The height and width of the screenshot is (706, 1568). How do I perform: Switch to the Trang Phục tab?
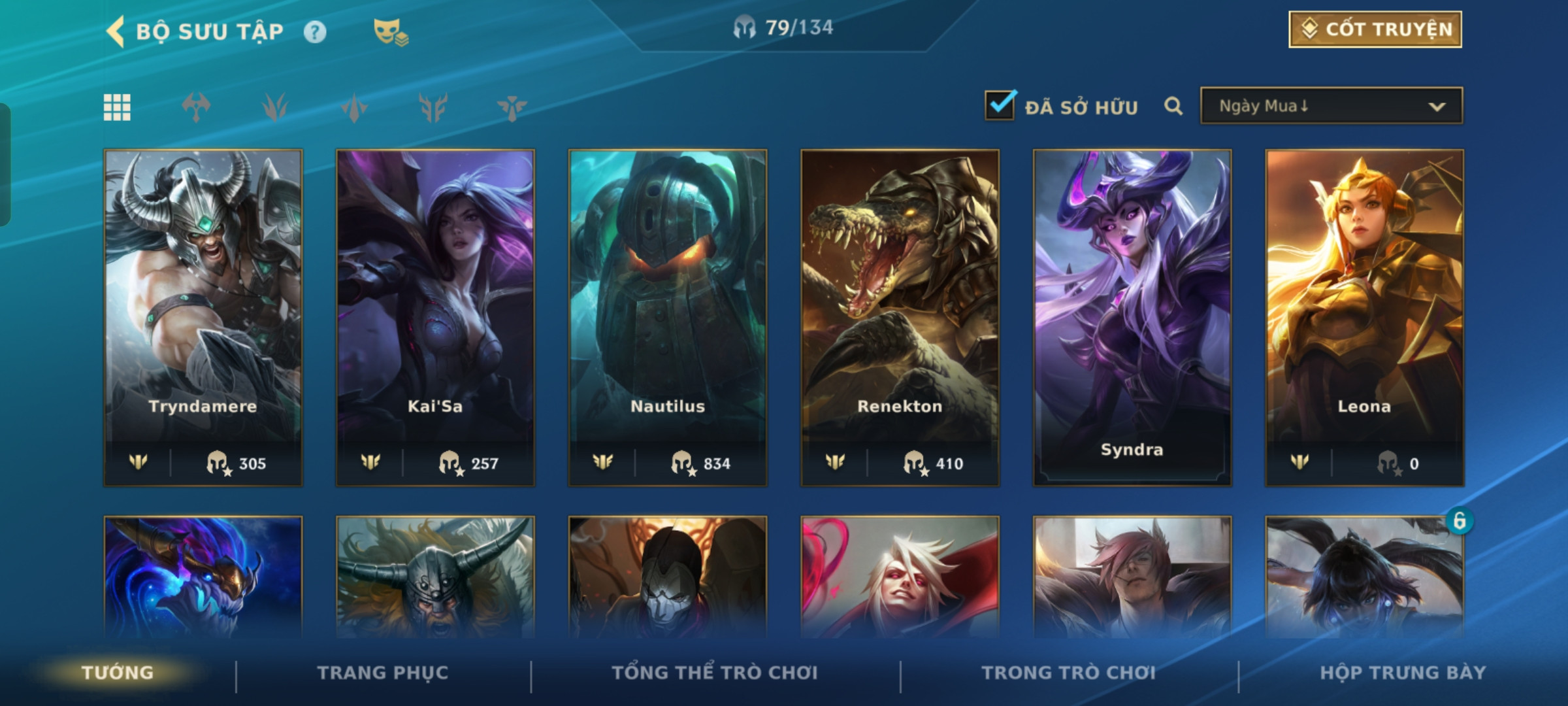click(383, 673)
